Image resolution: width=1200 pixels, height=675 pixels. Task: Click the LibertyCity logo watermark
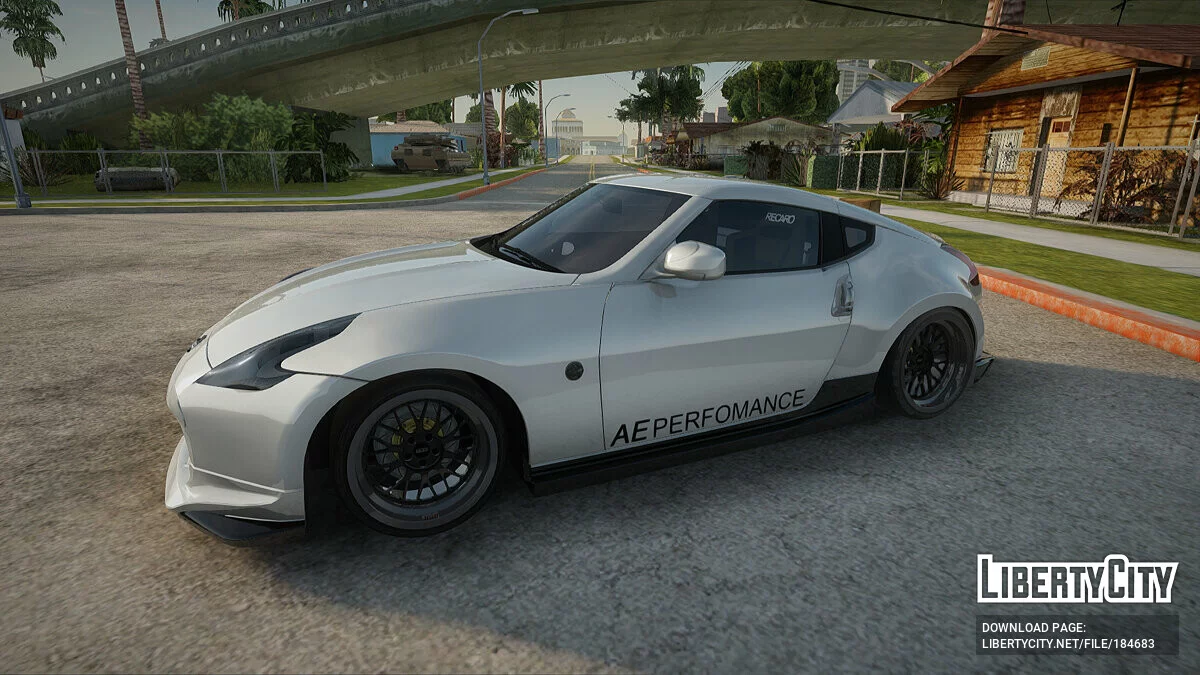point(1077,579)
